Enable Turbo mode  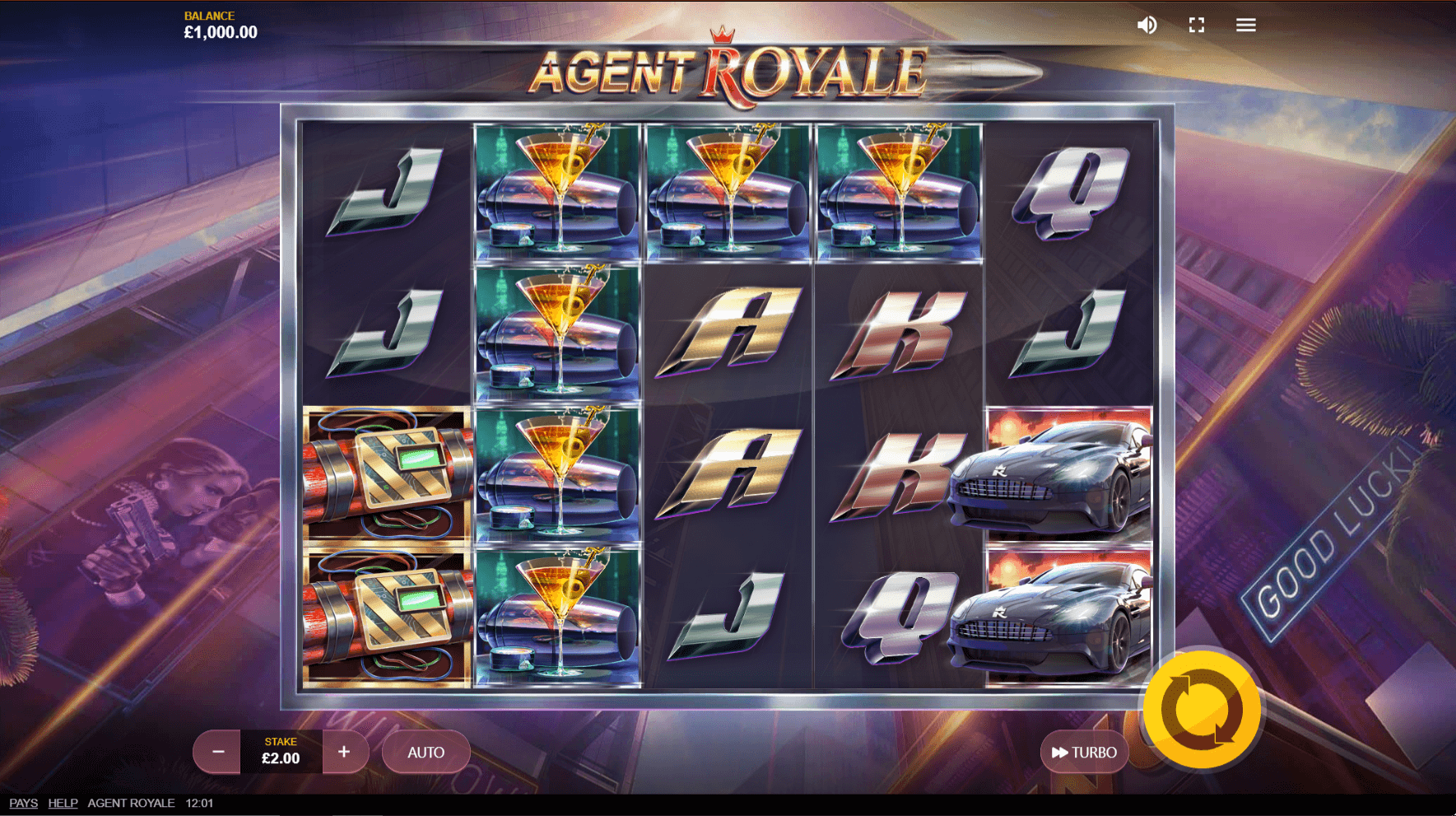pos(1084,752)
